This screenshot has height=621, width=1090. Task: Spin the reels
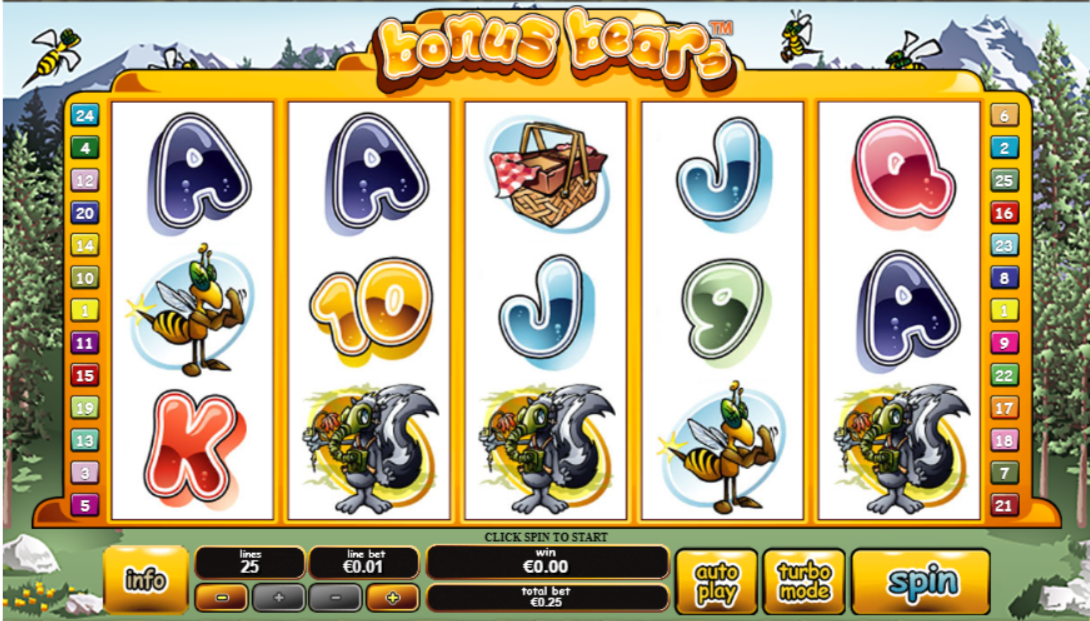pos(920,581)
